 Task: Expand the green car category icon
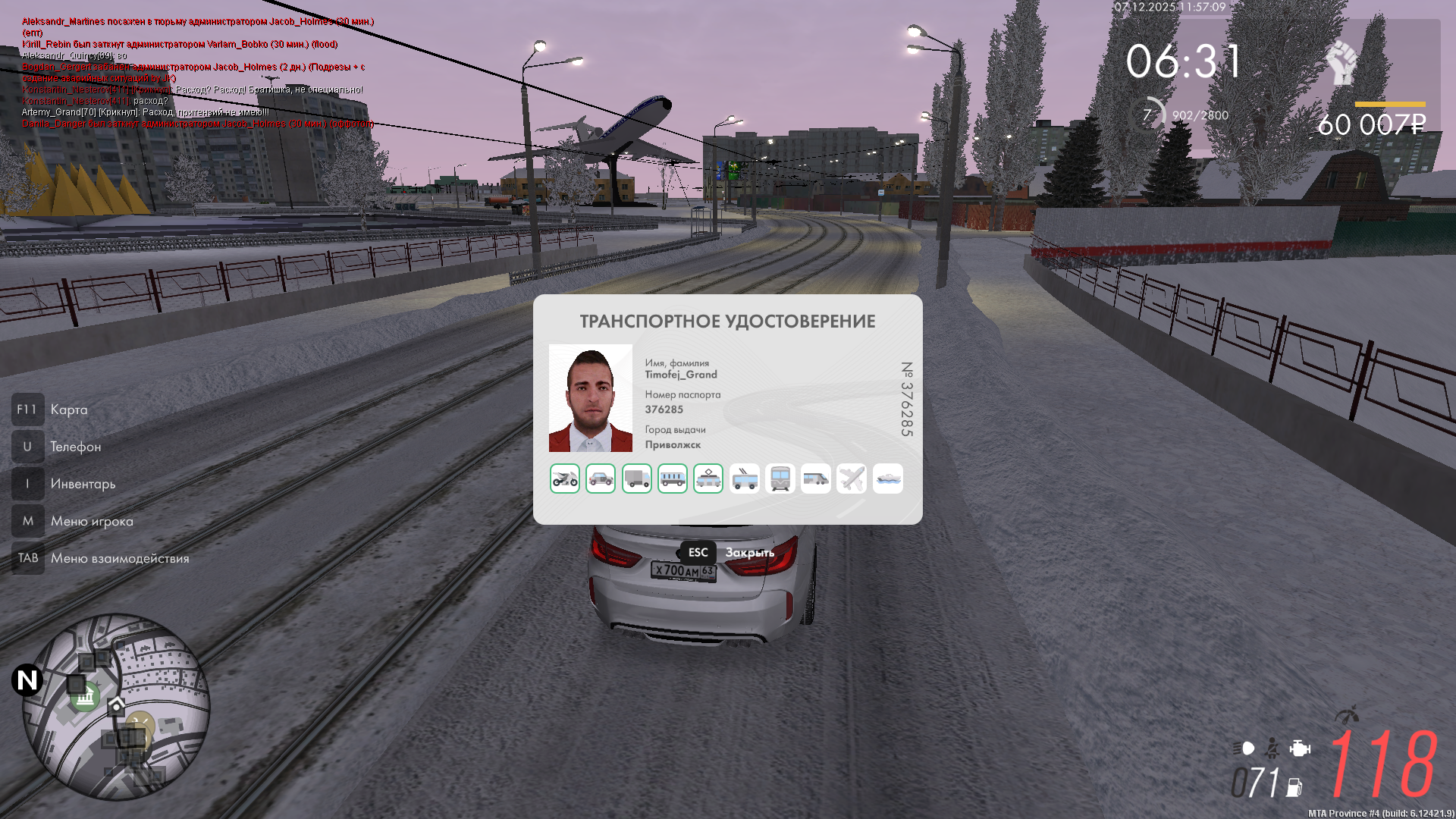[601, 478]
